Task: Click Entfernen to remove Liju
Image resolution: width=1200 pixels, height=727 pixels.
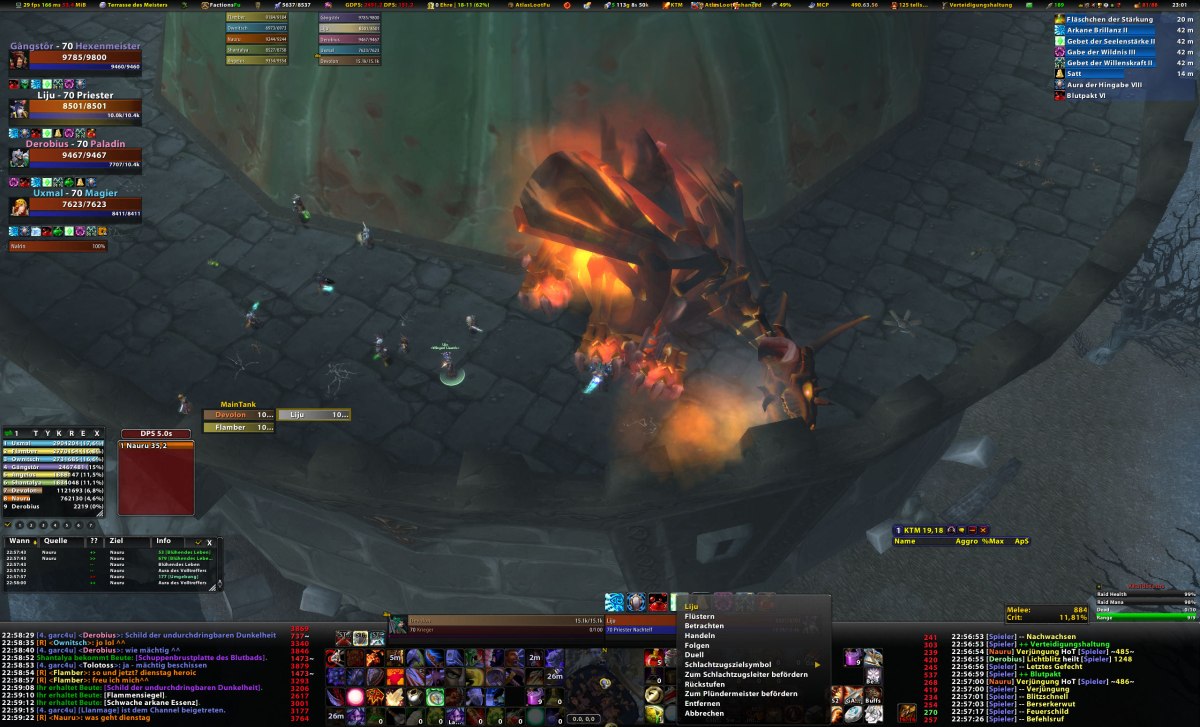Action: (702, 703)
